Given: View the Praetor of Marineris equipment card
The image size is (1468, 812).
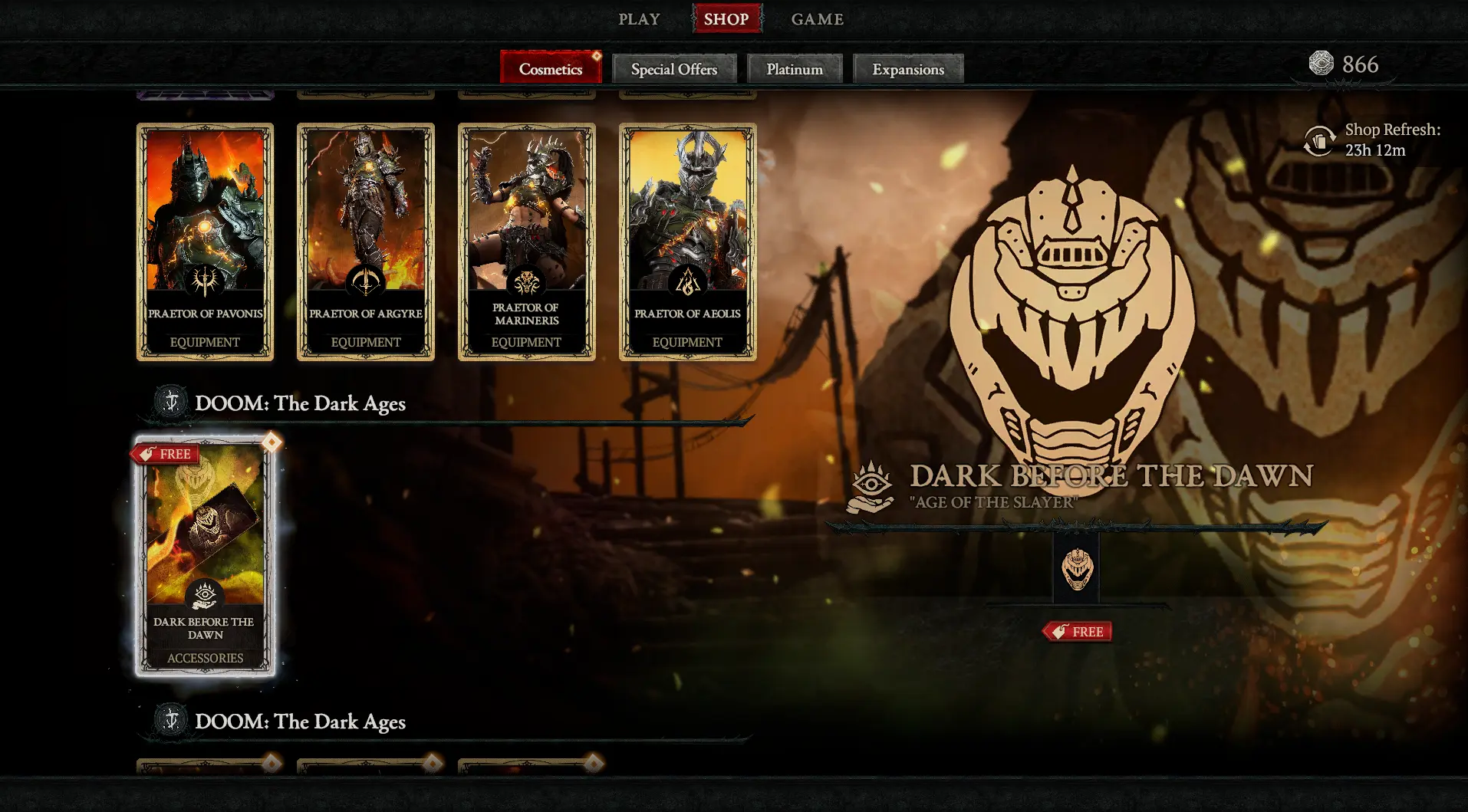Looking at the screenshot, I should point(527,242).
